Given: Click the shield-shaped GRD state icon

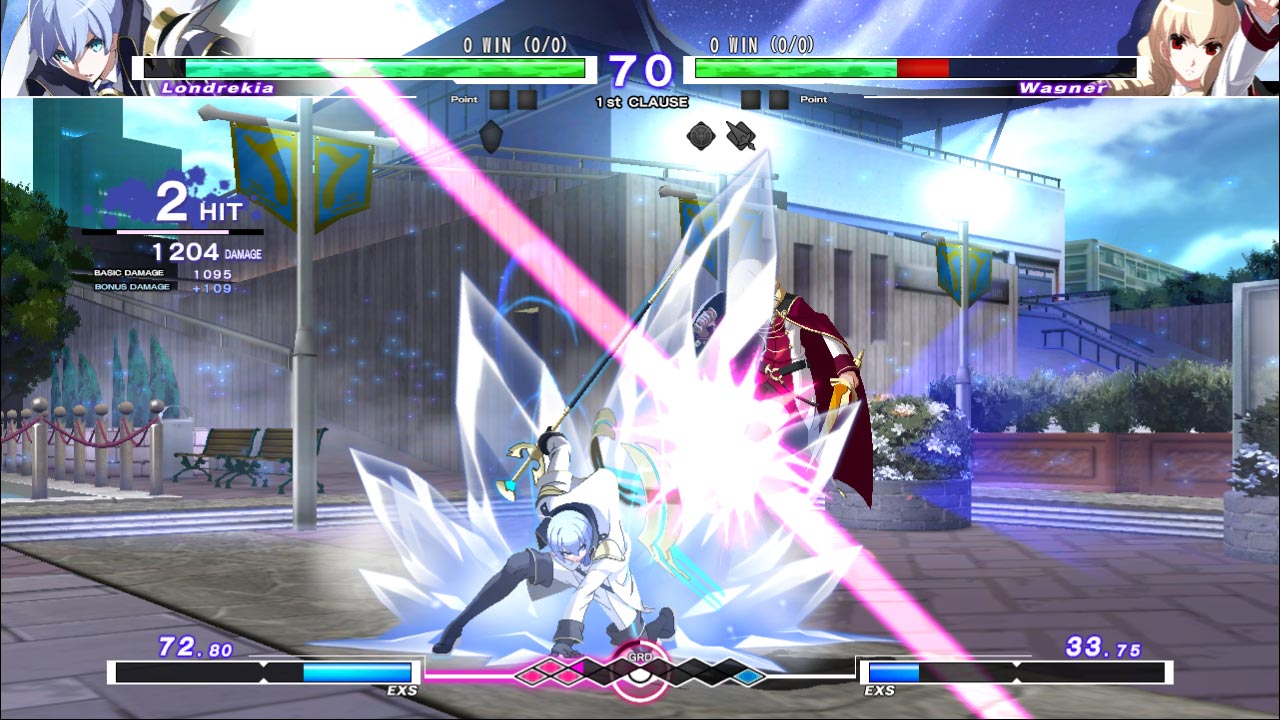Looking at the screenshot, I should coord(490,136).
